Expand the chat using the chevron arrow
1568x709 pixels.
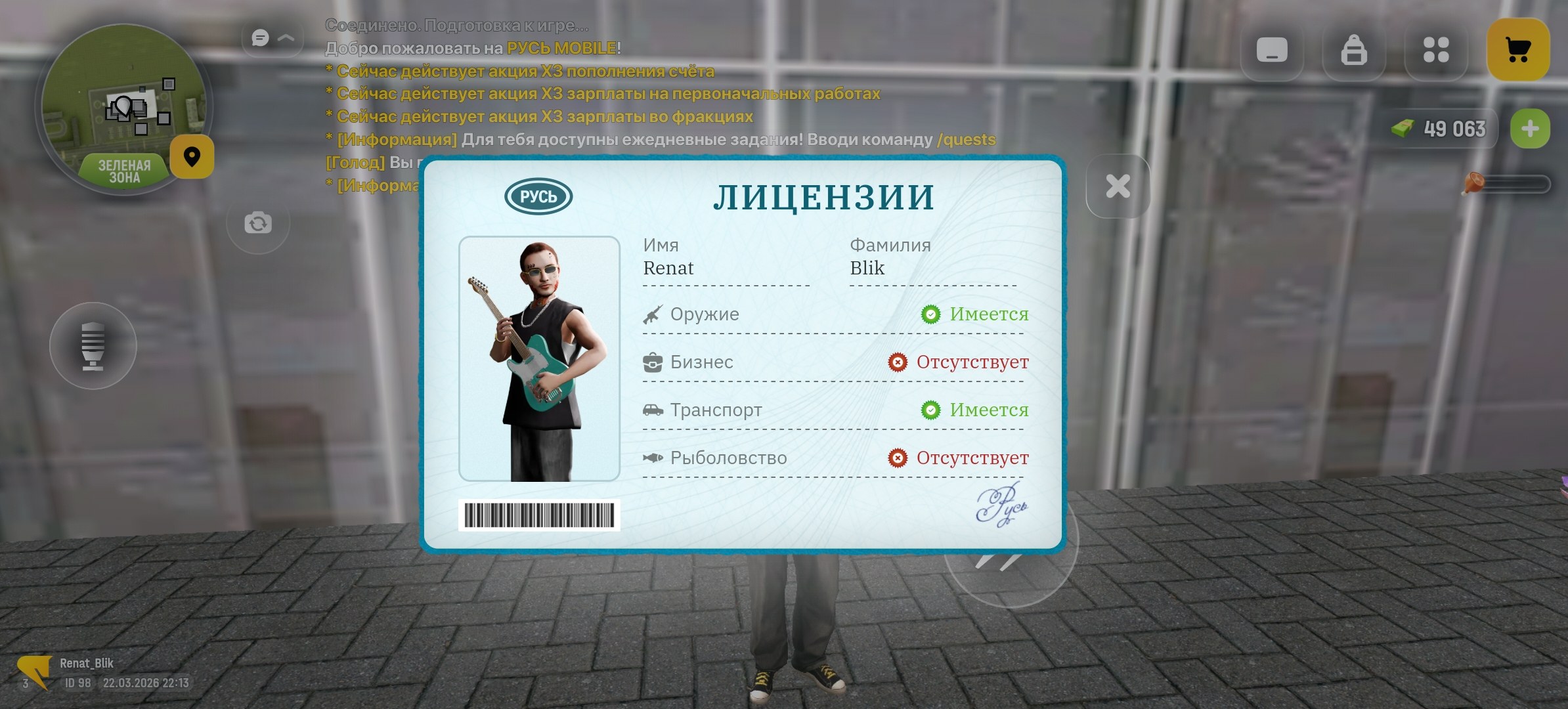pos(287,37)
